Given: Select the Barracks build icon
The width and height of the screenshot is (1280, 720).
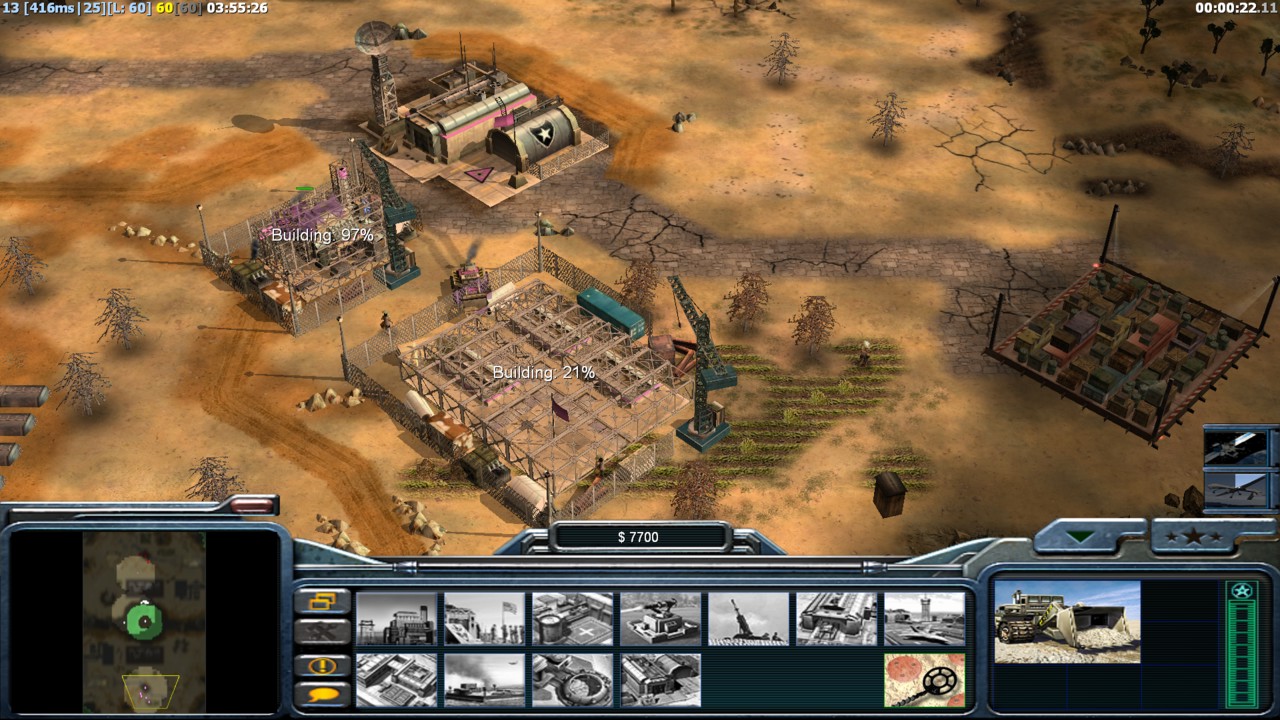Looking at the screenshot, I should (484, 618).
